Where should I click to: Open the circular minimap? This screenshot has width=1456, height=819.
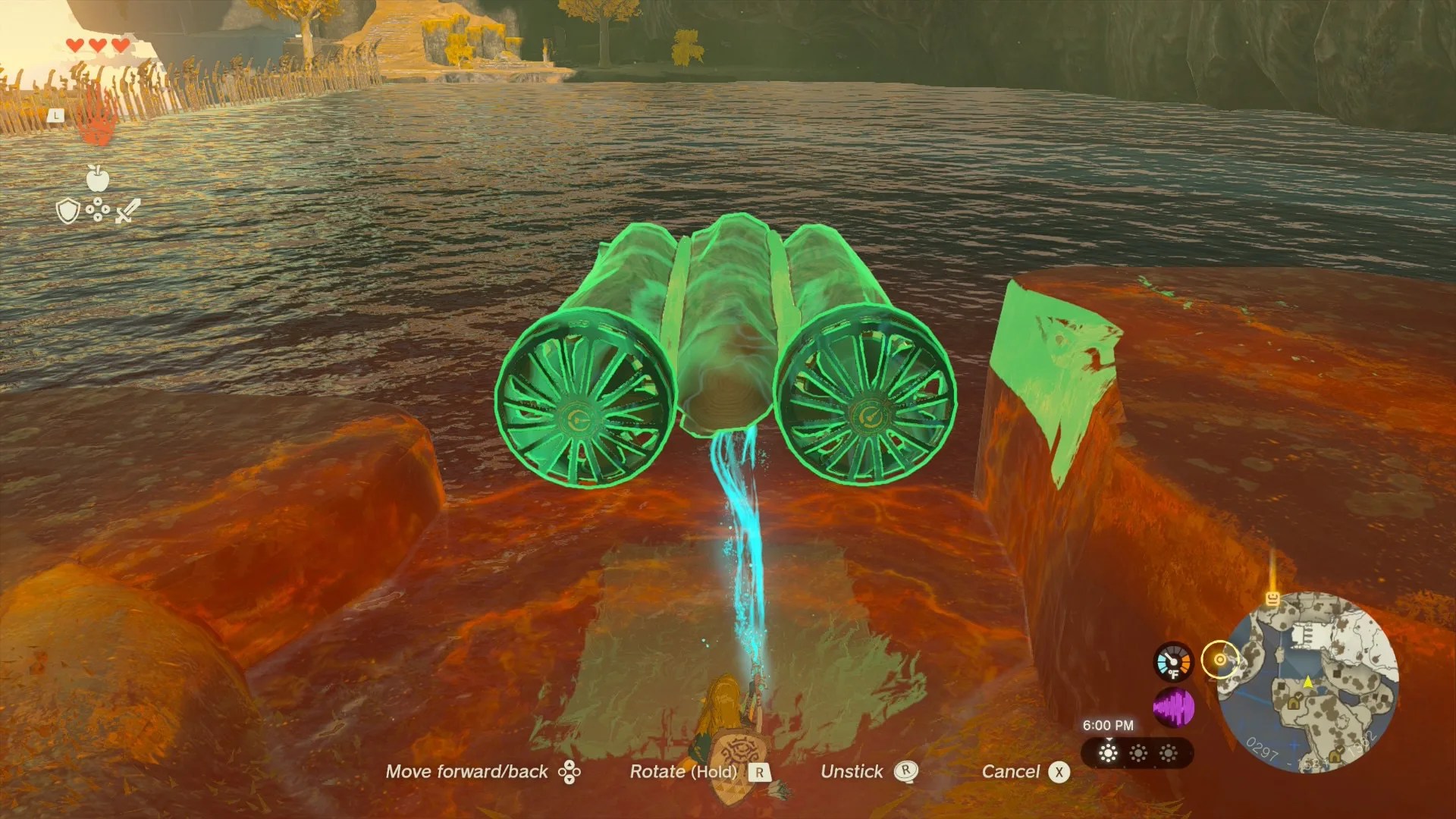coord(1308,682)
